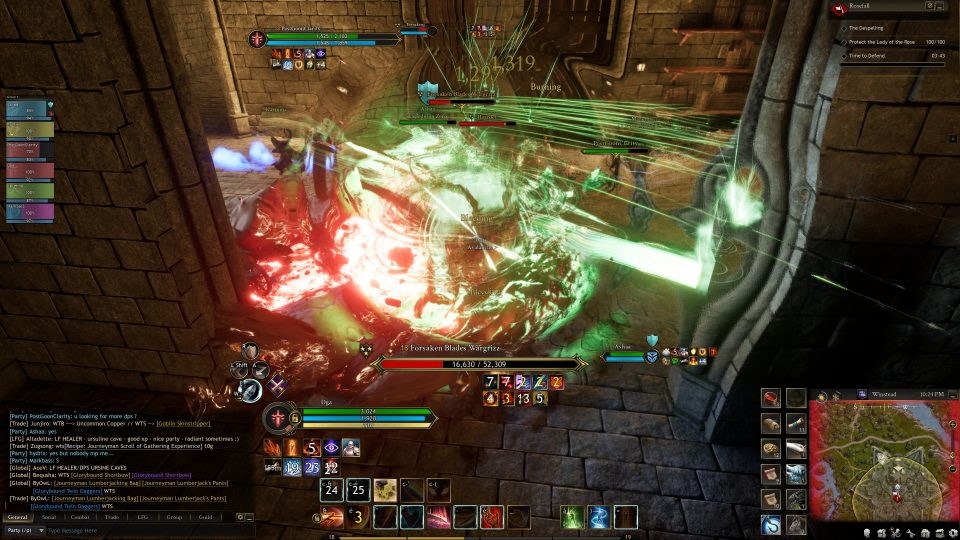The width and height of the screenshot is (960, 540).
Task: Switch to the Combat chat tab
Action: click(80, 517)
